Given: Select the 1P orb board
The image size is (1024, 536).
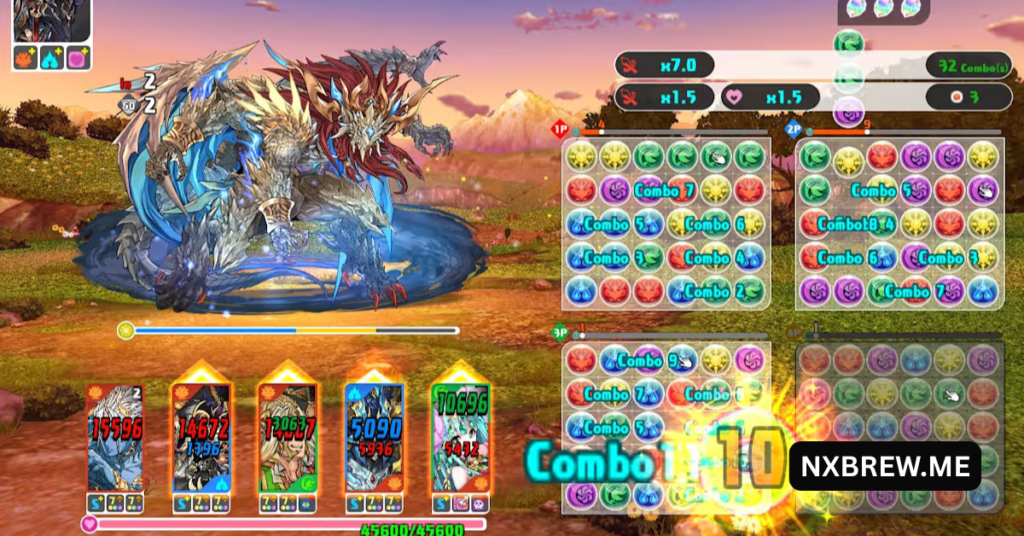Looking at the screenshot, I should (x=665, y=223).
